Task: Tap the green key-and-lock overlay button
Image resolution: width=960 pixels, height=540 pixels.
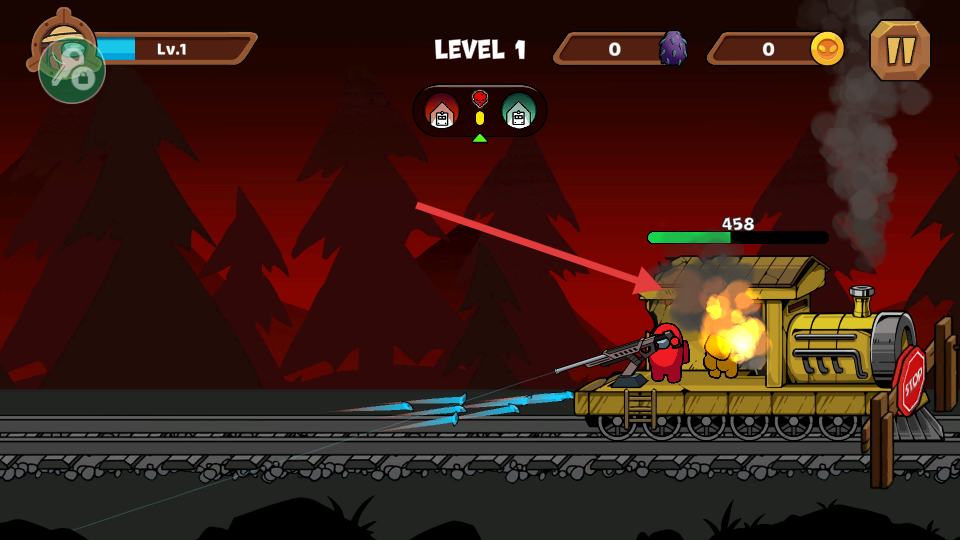Action: (72, 70)
